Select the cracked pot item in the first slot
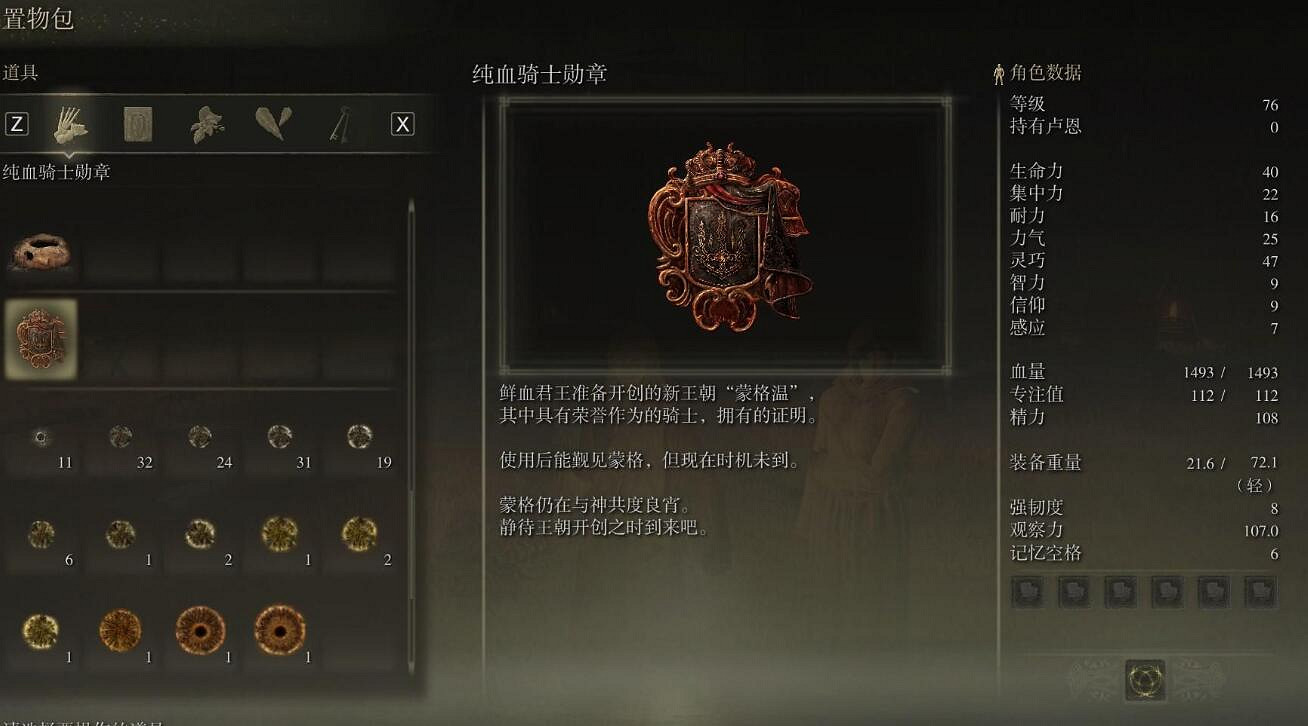Viewport: 1308px width, 726px height. tap(41, 250)
